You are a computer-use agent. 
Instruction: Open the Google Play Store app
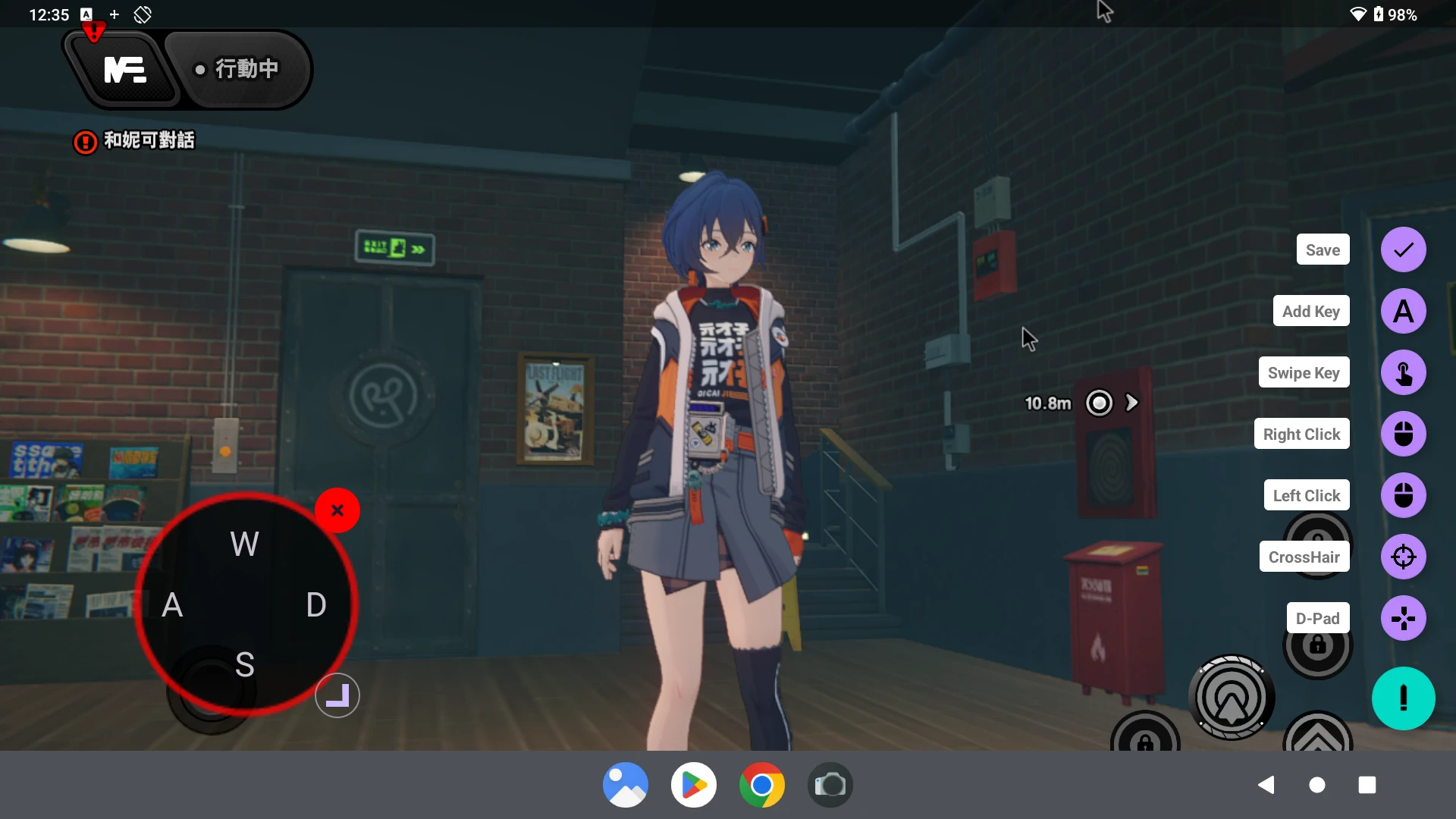point(693,785)
